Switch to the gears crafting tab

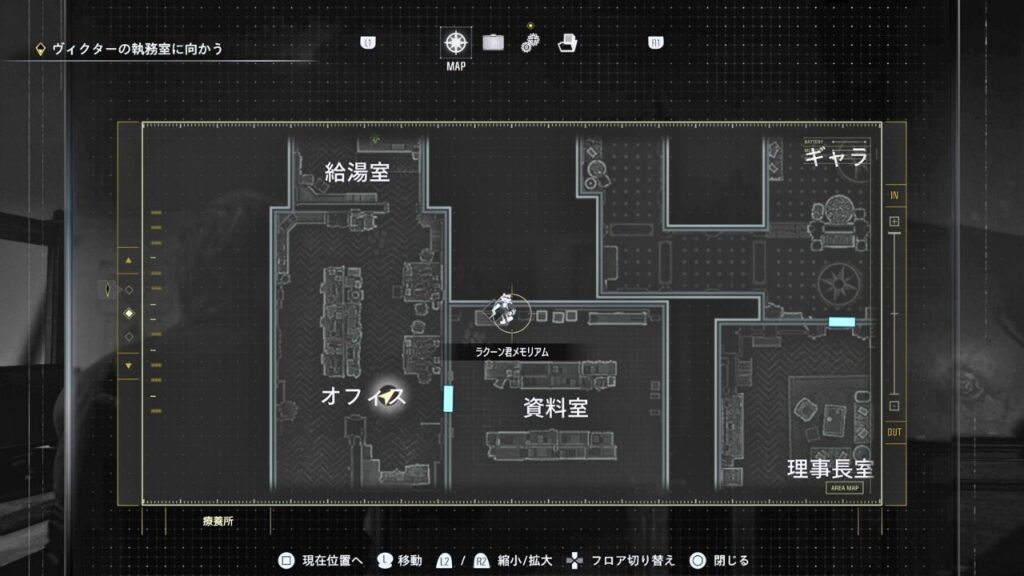tap(530, 43)
